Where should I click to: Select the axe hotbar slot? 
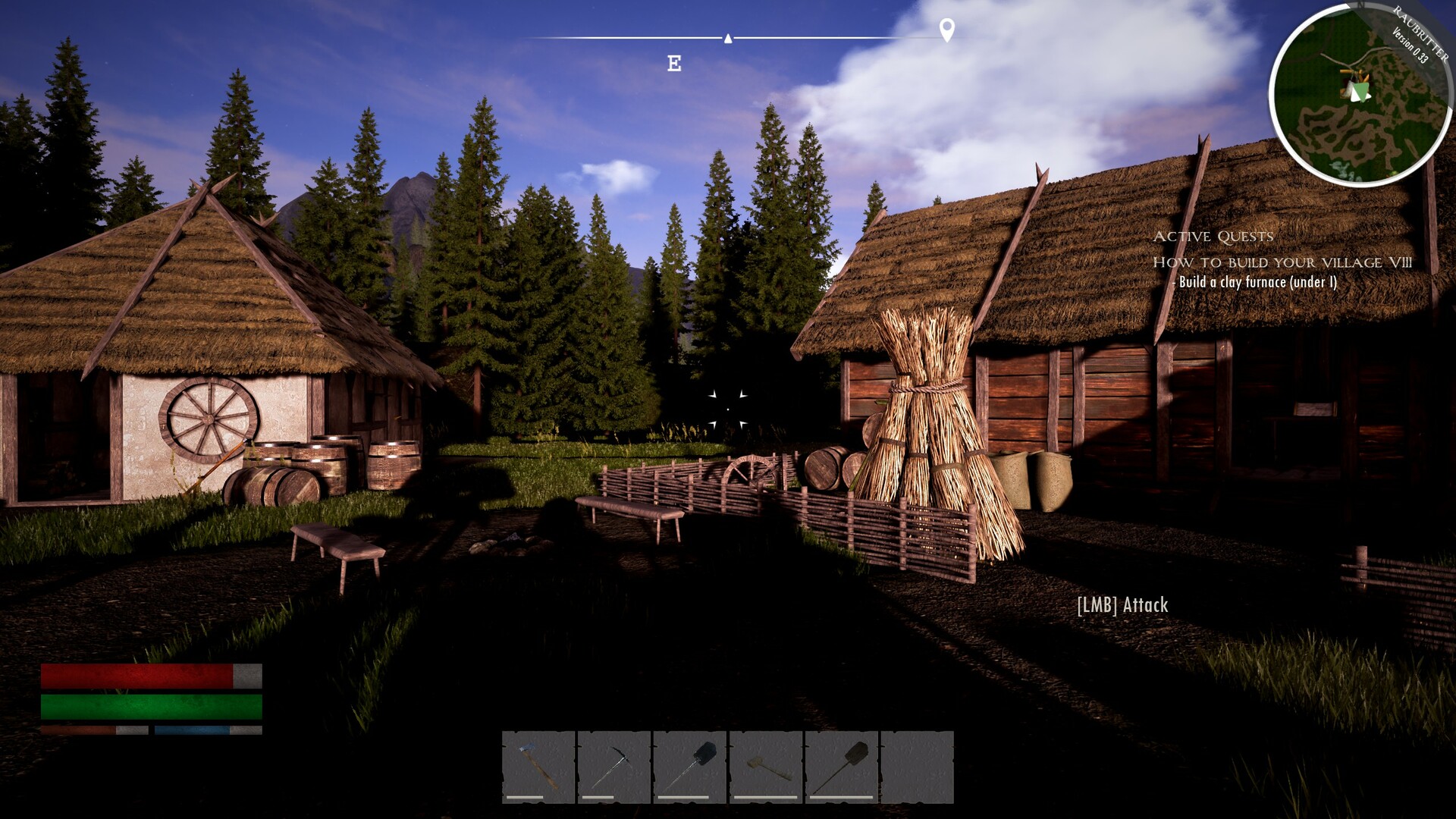click(x=538, y=766)
